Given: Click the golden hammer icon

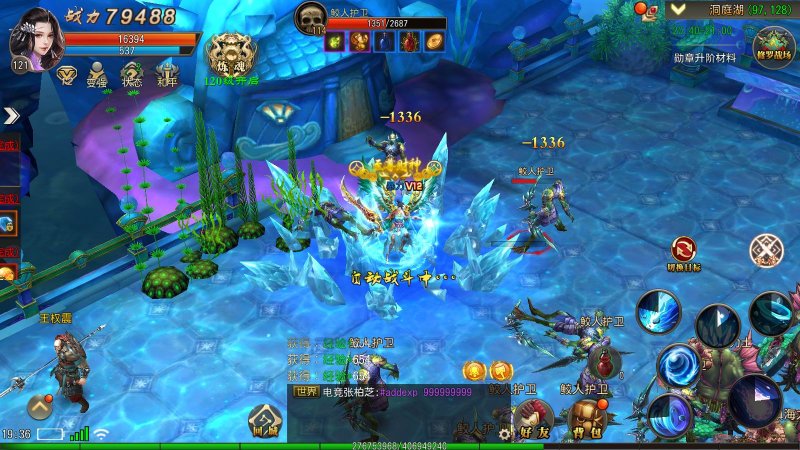Looking at the screenshot, I should [x=500, y=372].
